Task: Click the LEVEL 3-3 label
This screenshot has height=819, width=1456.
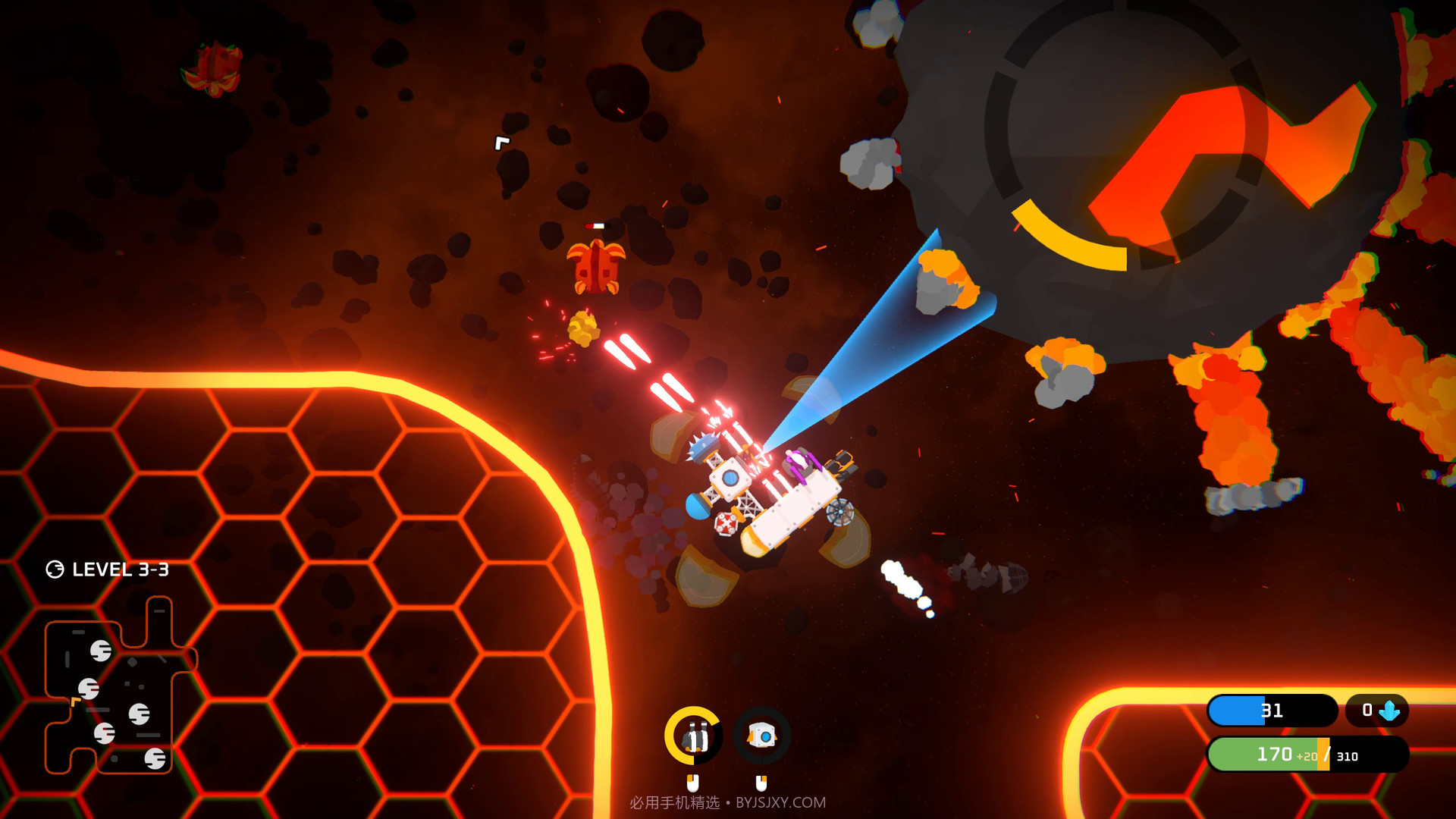Action: (x=121, y=569)
